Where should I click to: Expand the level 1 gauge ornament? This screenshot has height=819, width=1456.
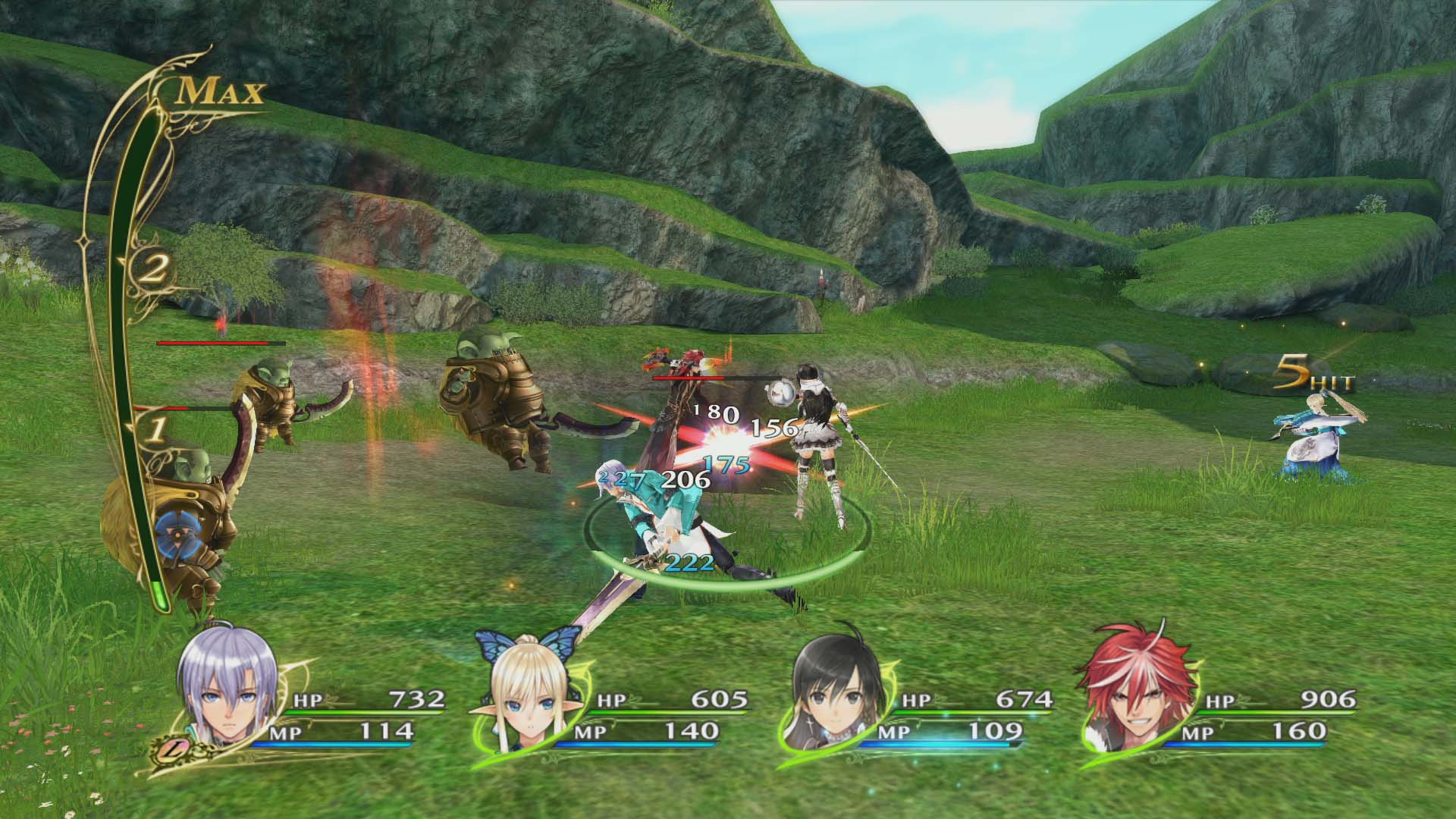[158, 430]
